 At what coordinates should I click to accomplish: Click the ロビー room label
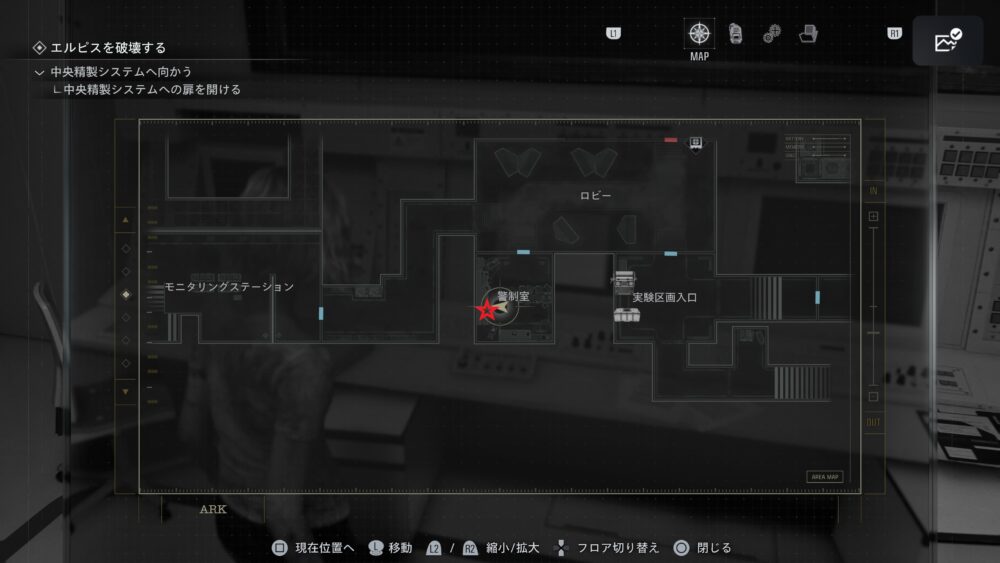[x=595, y=196]
